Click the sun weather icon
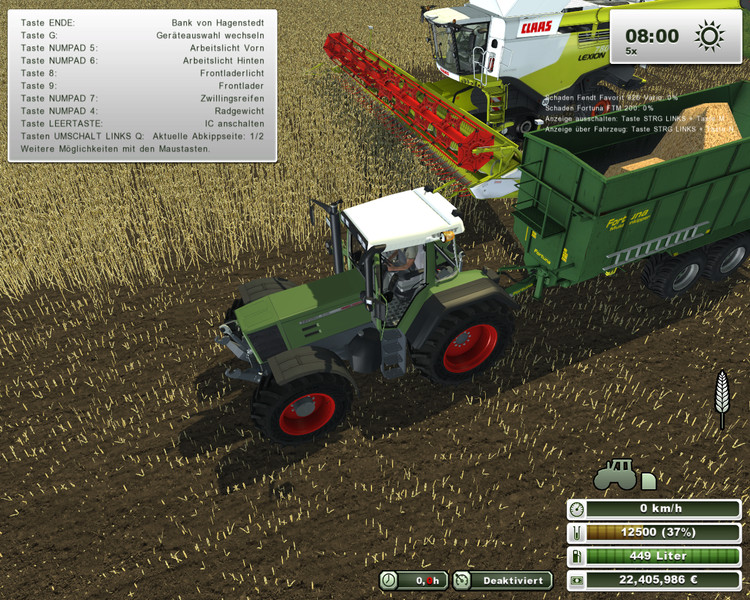Screen dimensions: 750x600 coord(710,38)
